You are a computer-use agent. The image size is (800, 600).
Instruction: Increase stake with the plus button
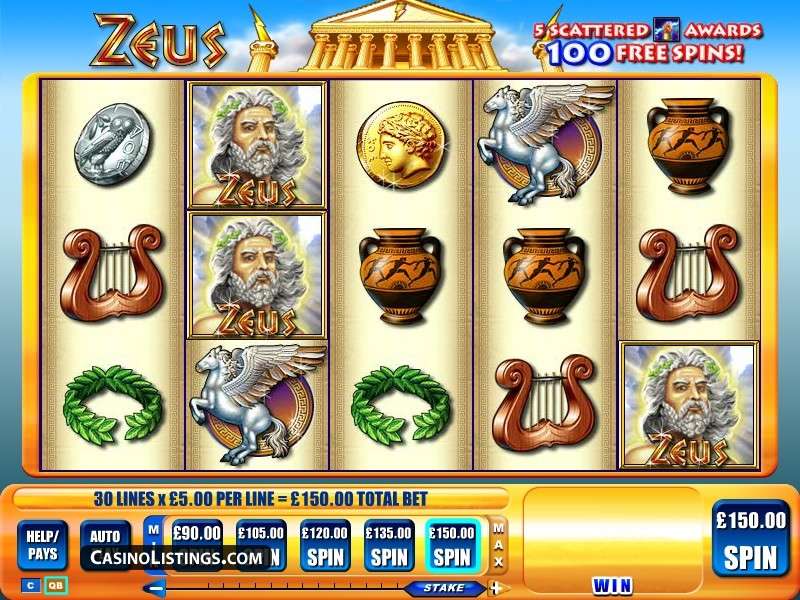coord(494,588)
